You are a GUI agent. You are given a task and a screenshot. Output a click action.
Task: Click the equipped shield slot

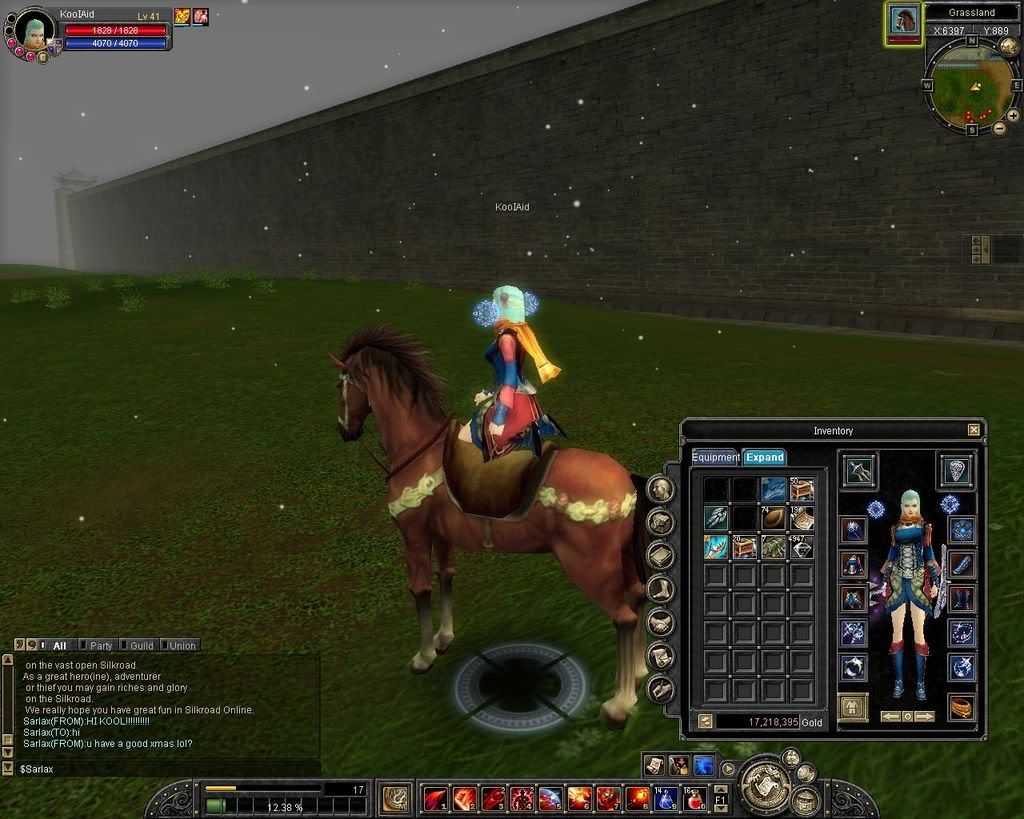(x=956, y=470)
